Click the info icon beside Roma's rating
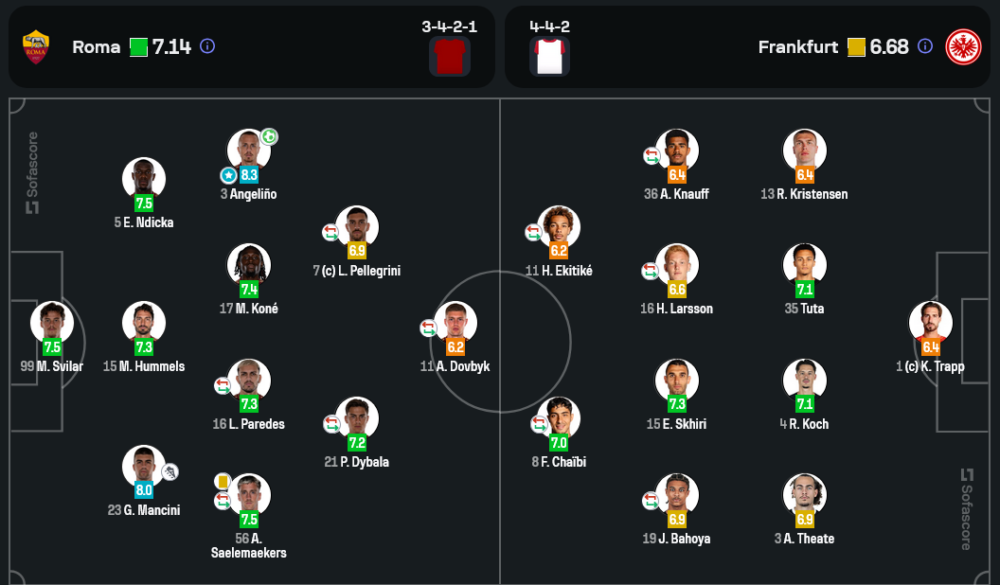The image size is (1000, 585). pyautogui.click(x=207, y=46)
